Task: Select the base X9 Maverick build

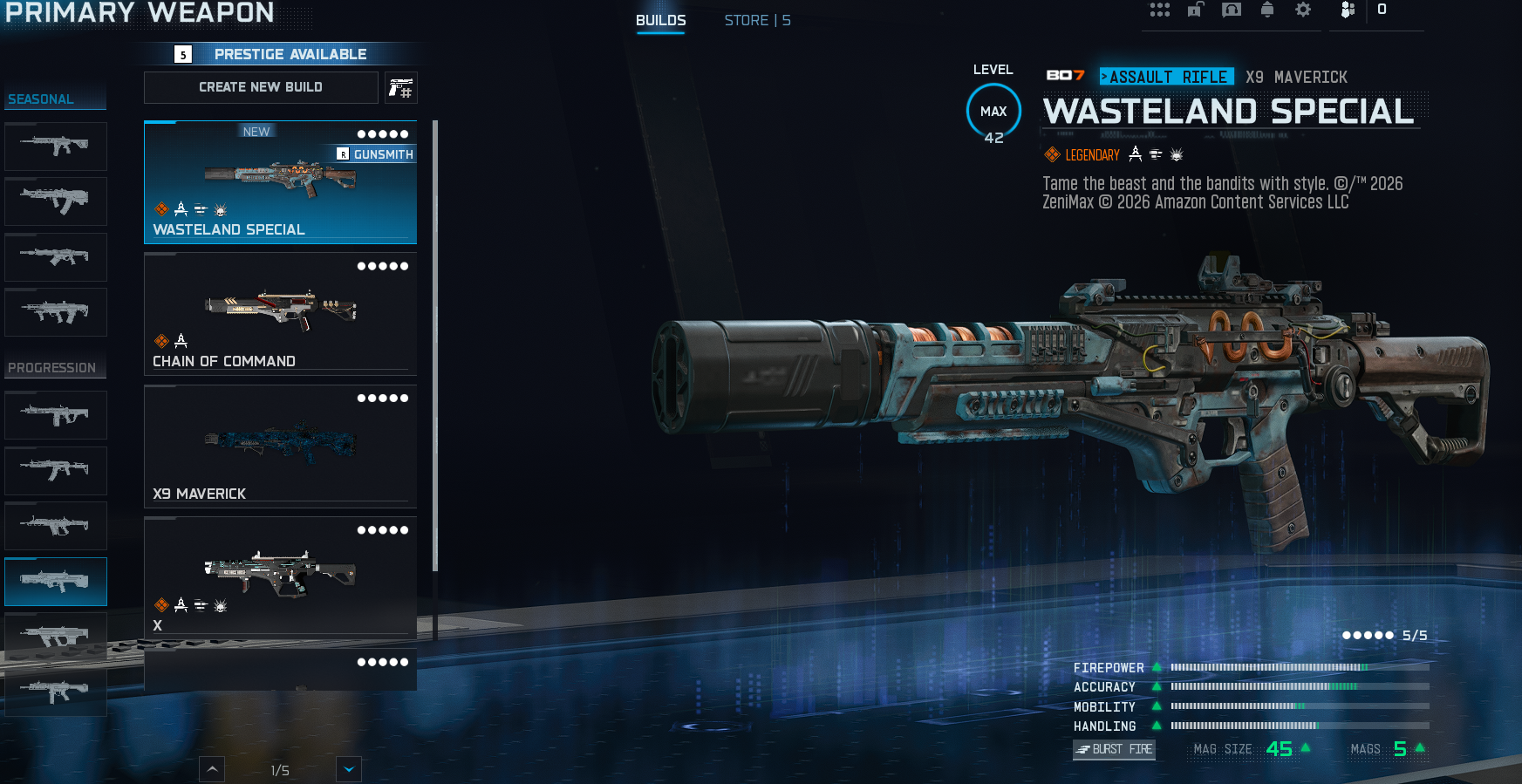Action: coord(279,447)
